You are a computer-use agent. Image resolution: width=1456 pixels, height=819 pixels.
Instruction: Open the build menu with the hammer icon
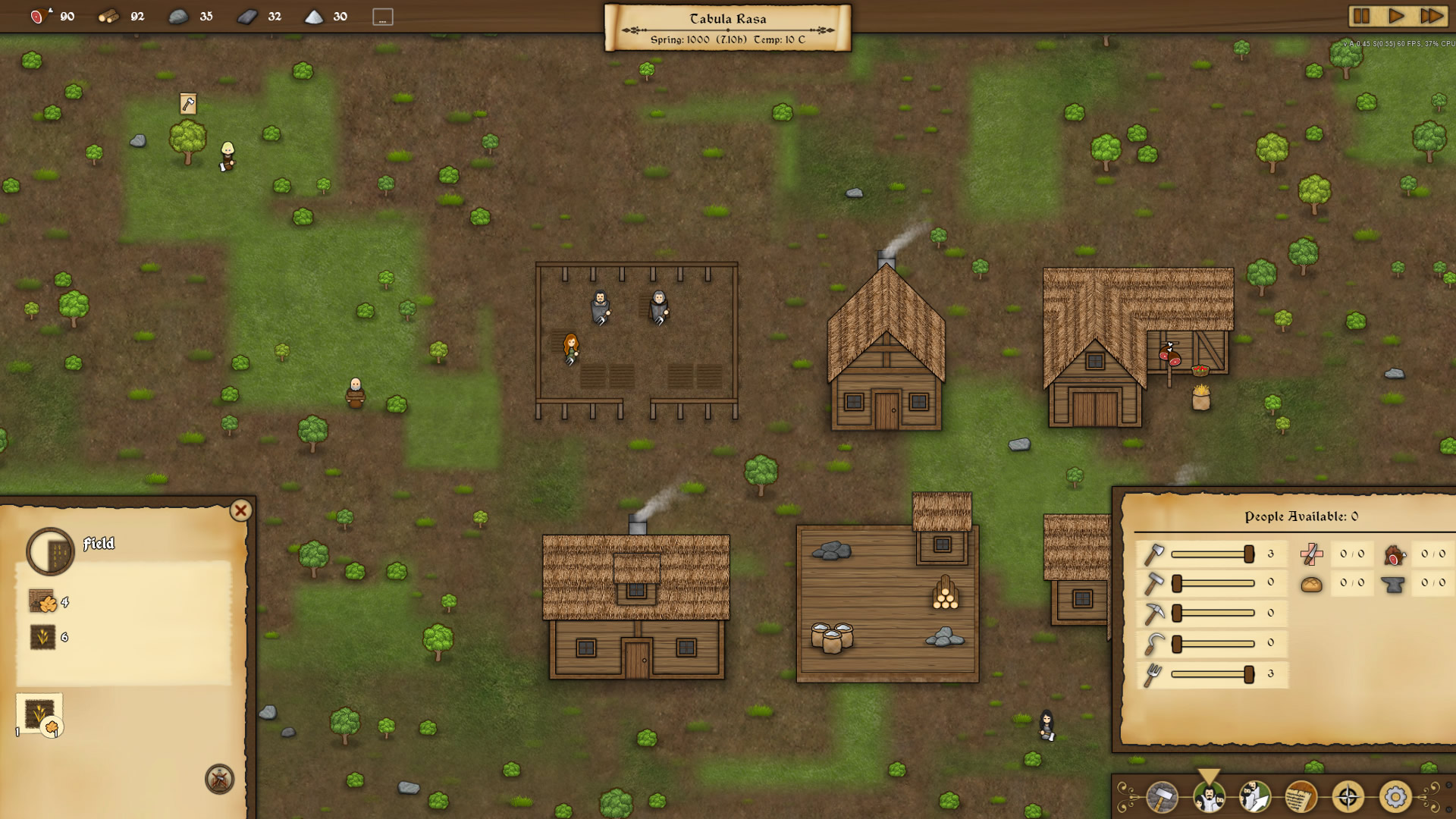tap(1161, 796)
